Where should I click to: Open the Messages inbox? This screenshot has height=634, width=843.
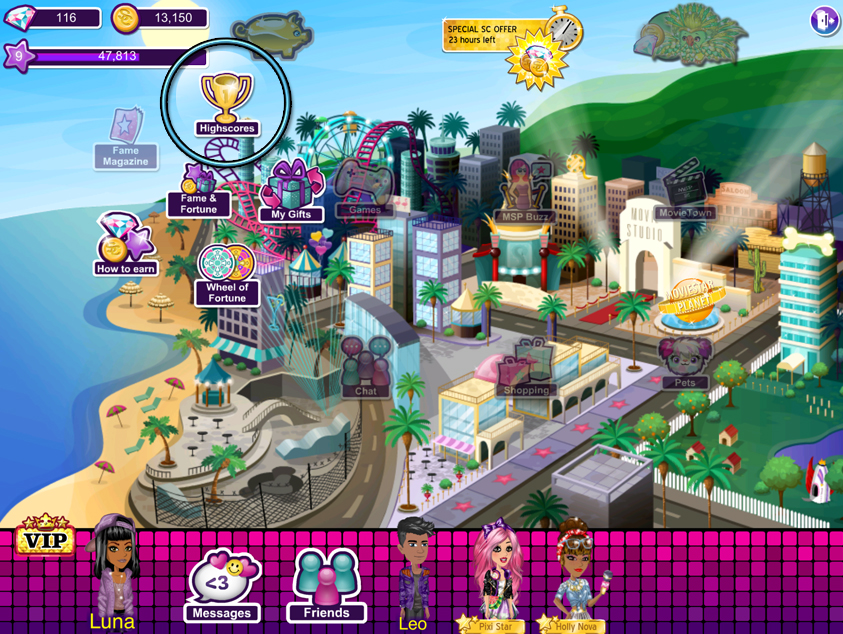[221, 584]
